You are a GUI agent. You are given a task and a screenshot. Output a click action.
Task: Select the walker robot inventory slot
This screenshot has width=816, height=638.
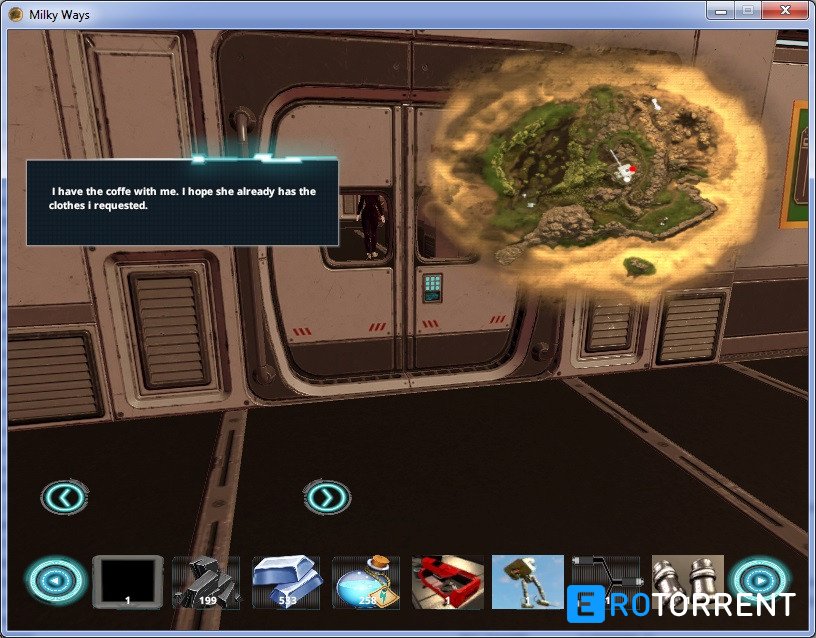527,582
